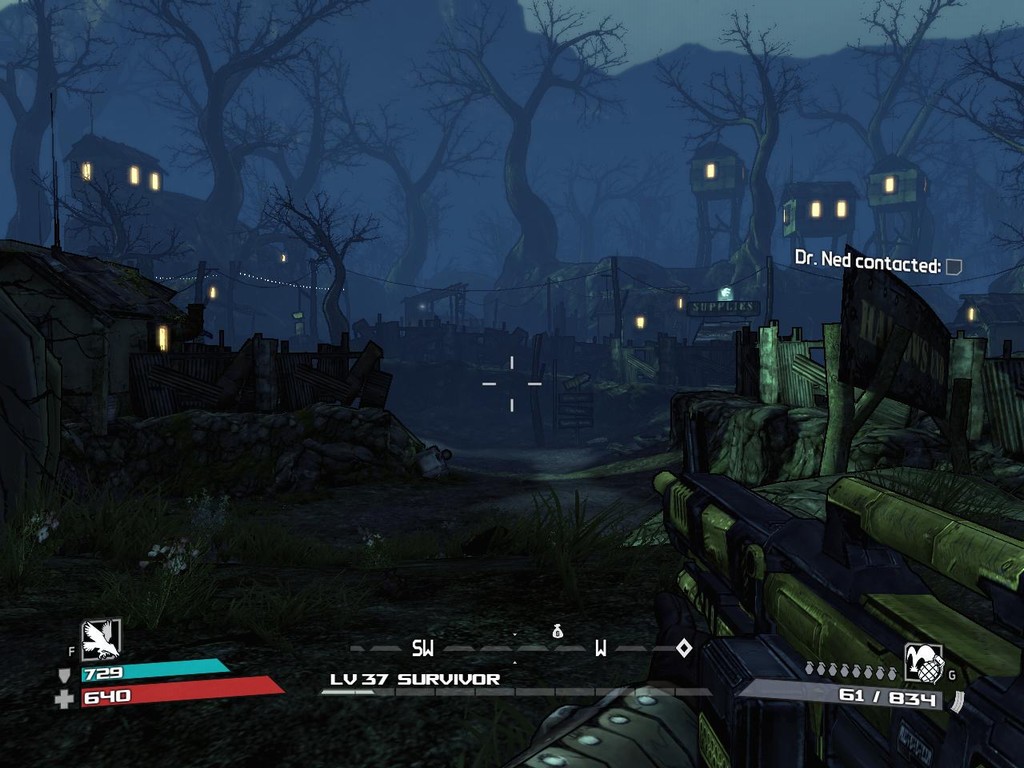Select the grenade icon beside the ammo count
Viewport: 1024px width, 768px height.
(x=922, y=663)
